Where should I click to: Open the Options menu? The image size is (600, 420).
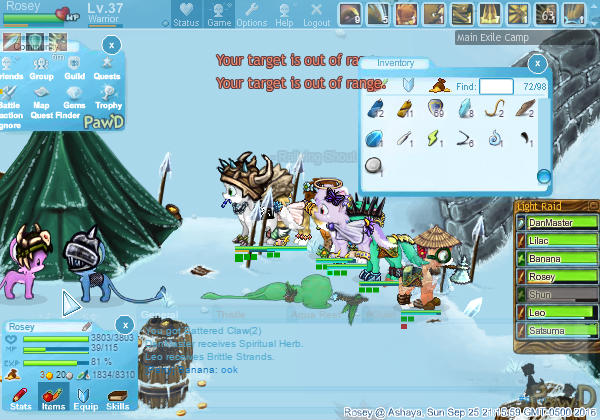(x=251, y=15)
